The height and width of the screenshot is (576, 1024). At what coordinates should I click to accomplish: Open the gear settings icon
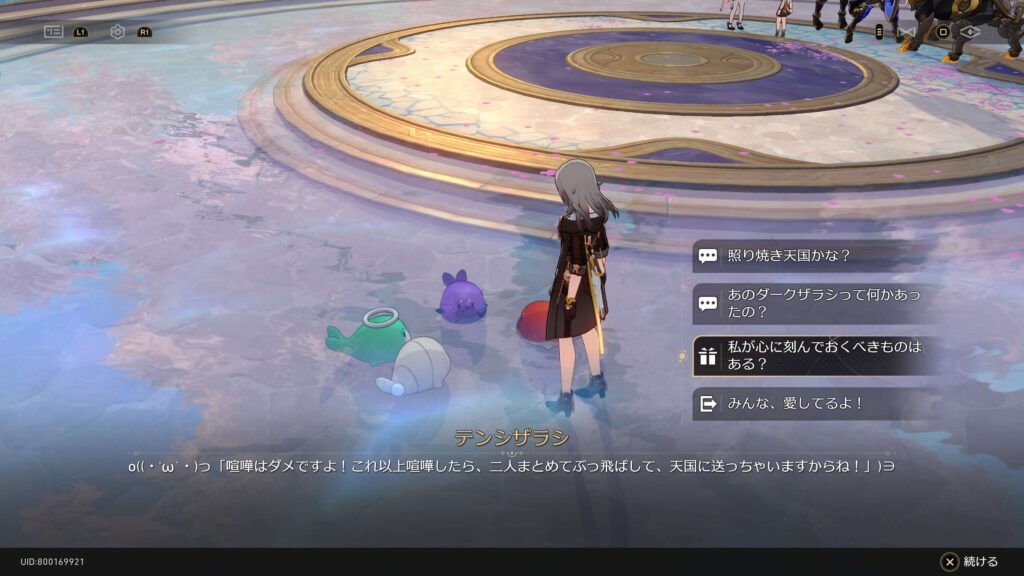(x=118, y=32)
